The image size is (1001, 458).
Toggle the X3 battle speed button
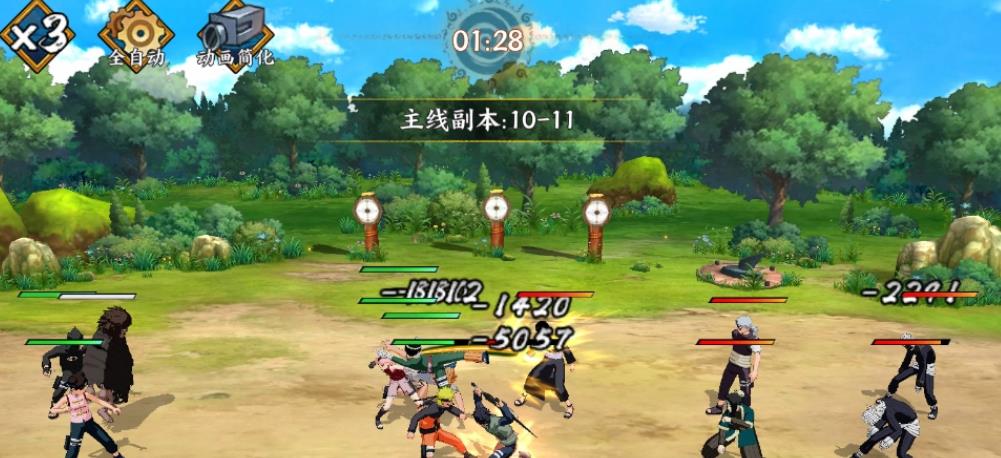(x=37, y=33)
